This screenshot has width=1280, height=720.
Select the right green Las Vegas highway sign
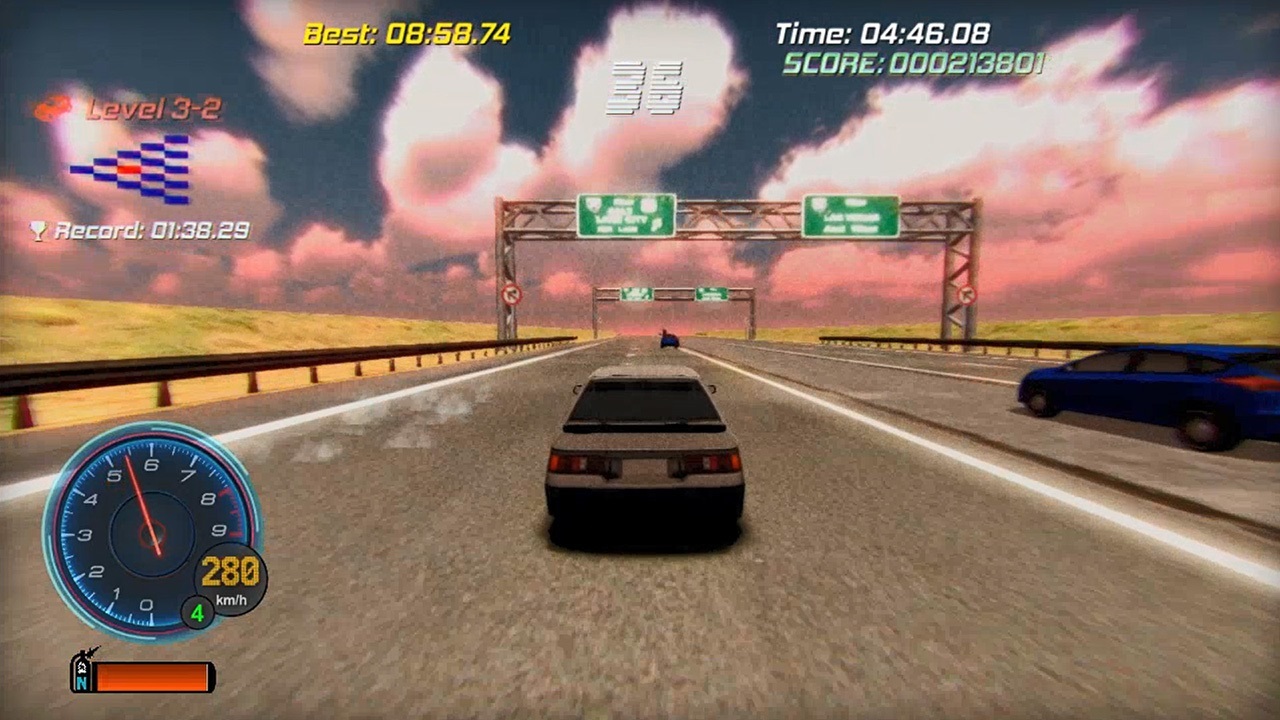[x=853, y=216]
